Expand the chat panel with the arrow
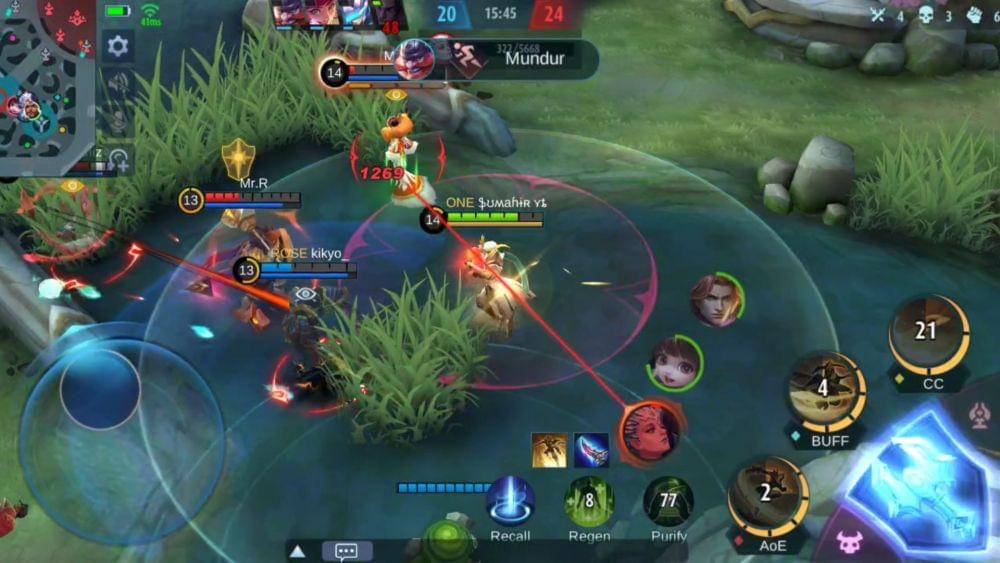Image resolution: width=1000 pixels, height=563 pixels. [x=297, y=551]
